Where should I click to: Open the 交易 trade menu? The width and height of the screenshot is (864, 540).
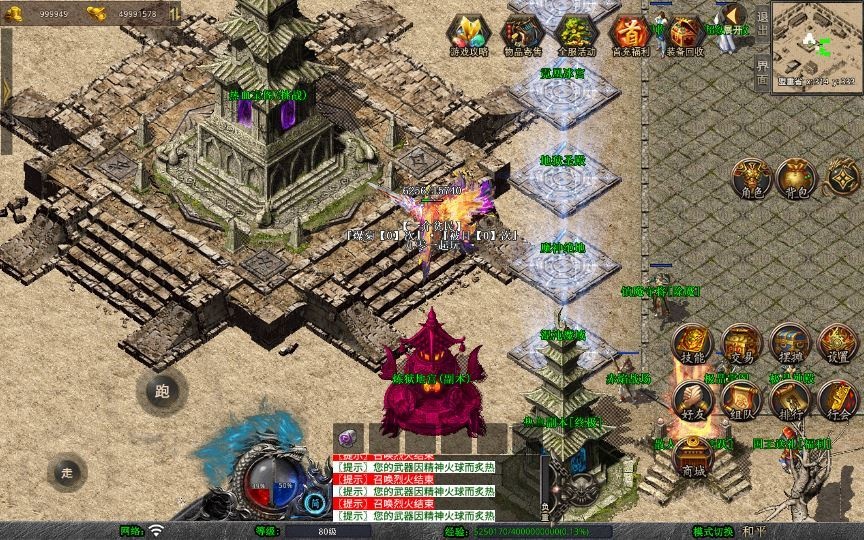tap(741, 344)
